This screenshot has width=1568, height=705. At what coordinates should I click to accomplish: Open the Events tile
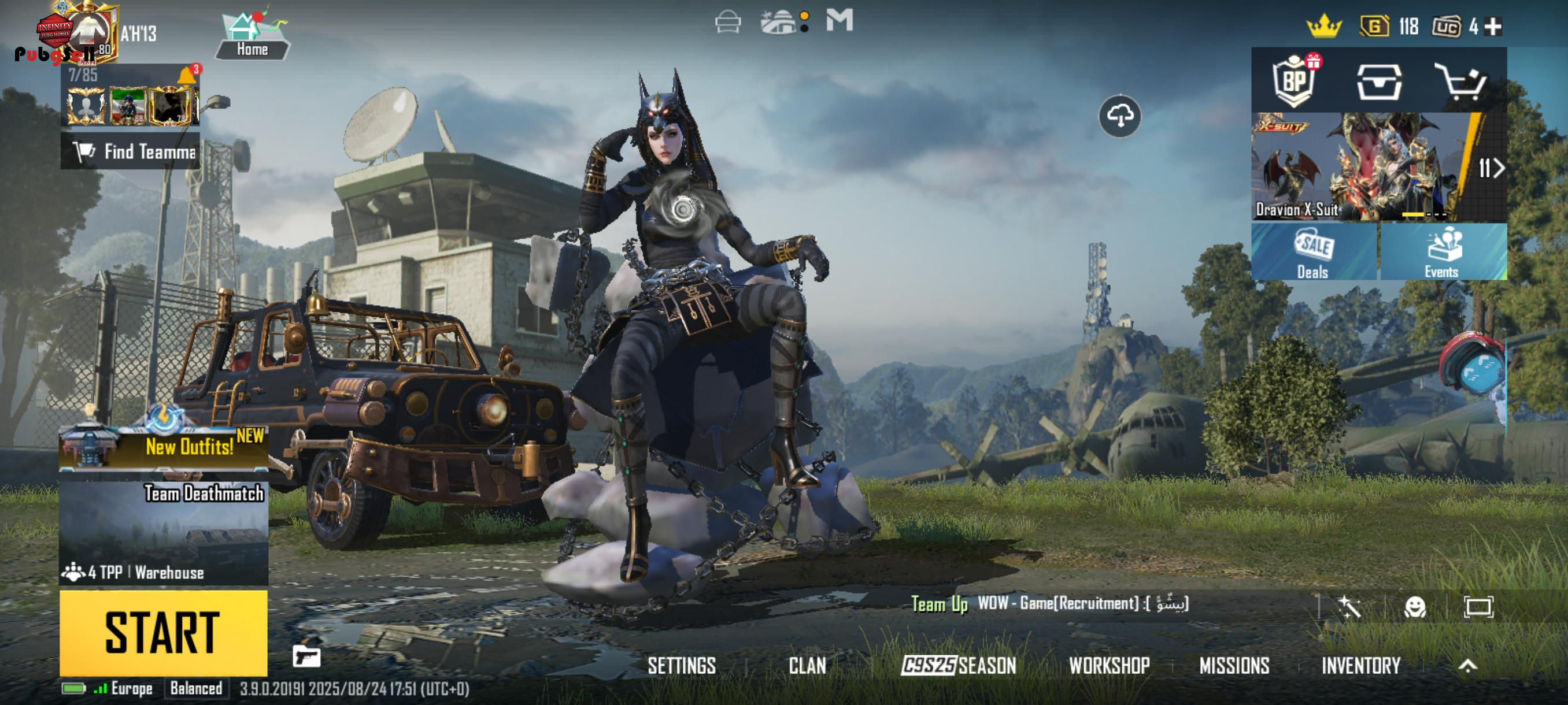[x=1443, y=252]
